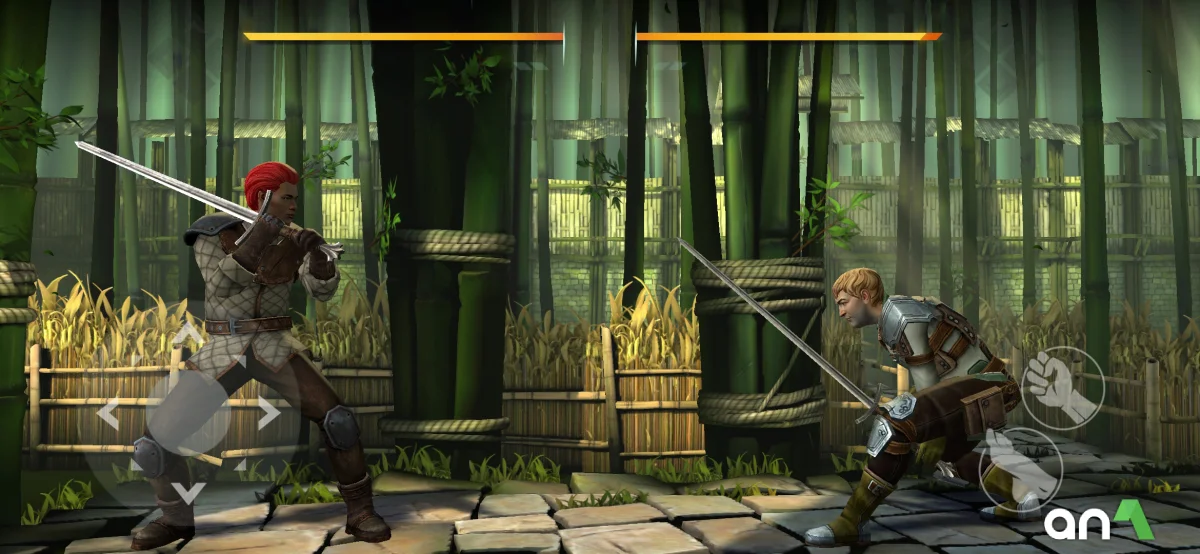The height and width of the screenshot is (554, 1200).
Task: Tap the foot kick attack button
Action: [x=1018, y=468]
